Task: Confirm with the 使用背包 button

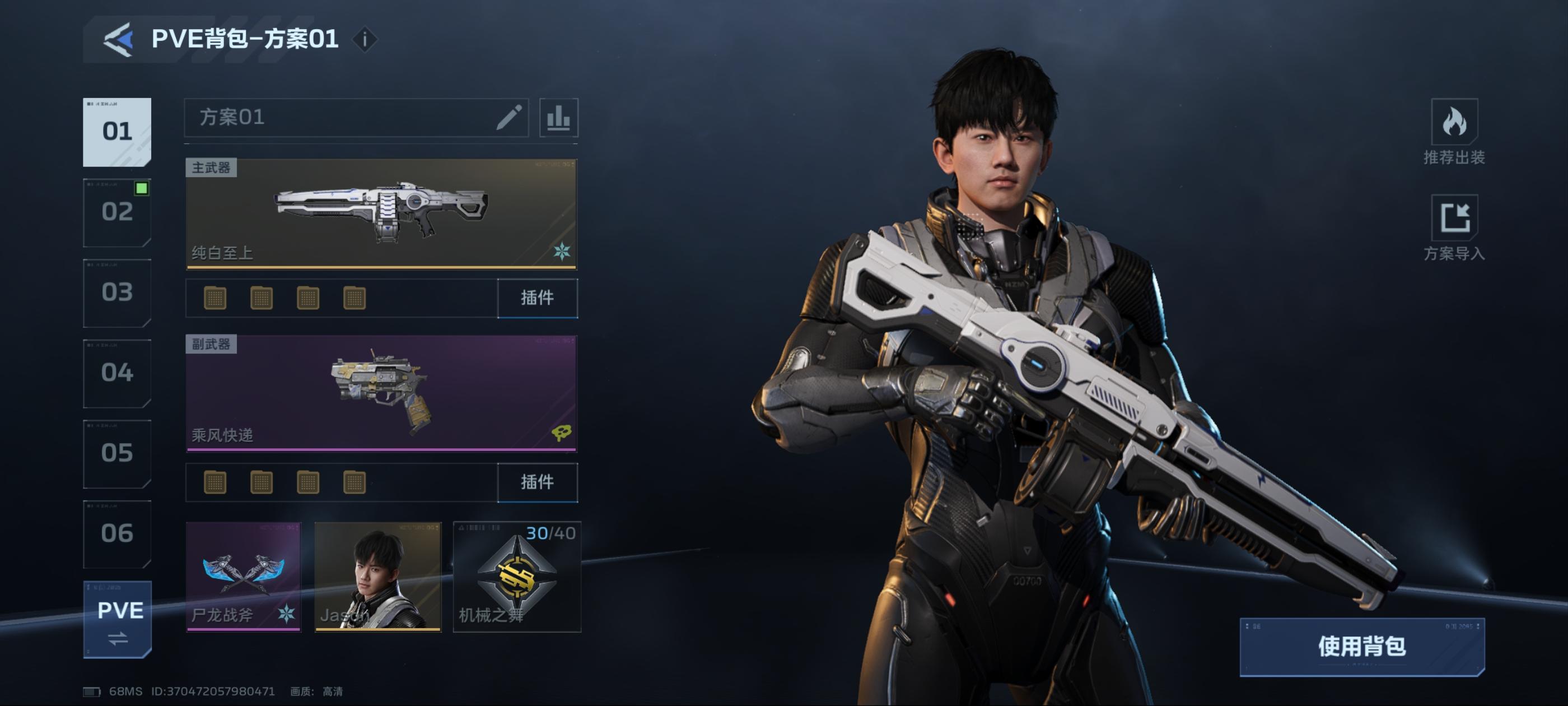Action: pos(1362,646)
